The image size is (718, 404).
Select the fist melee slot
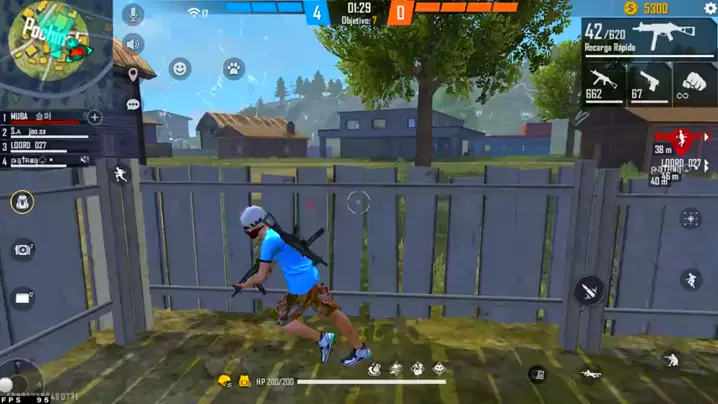coord(694,84)
